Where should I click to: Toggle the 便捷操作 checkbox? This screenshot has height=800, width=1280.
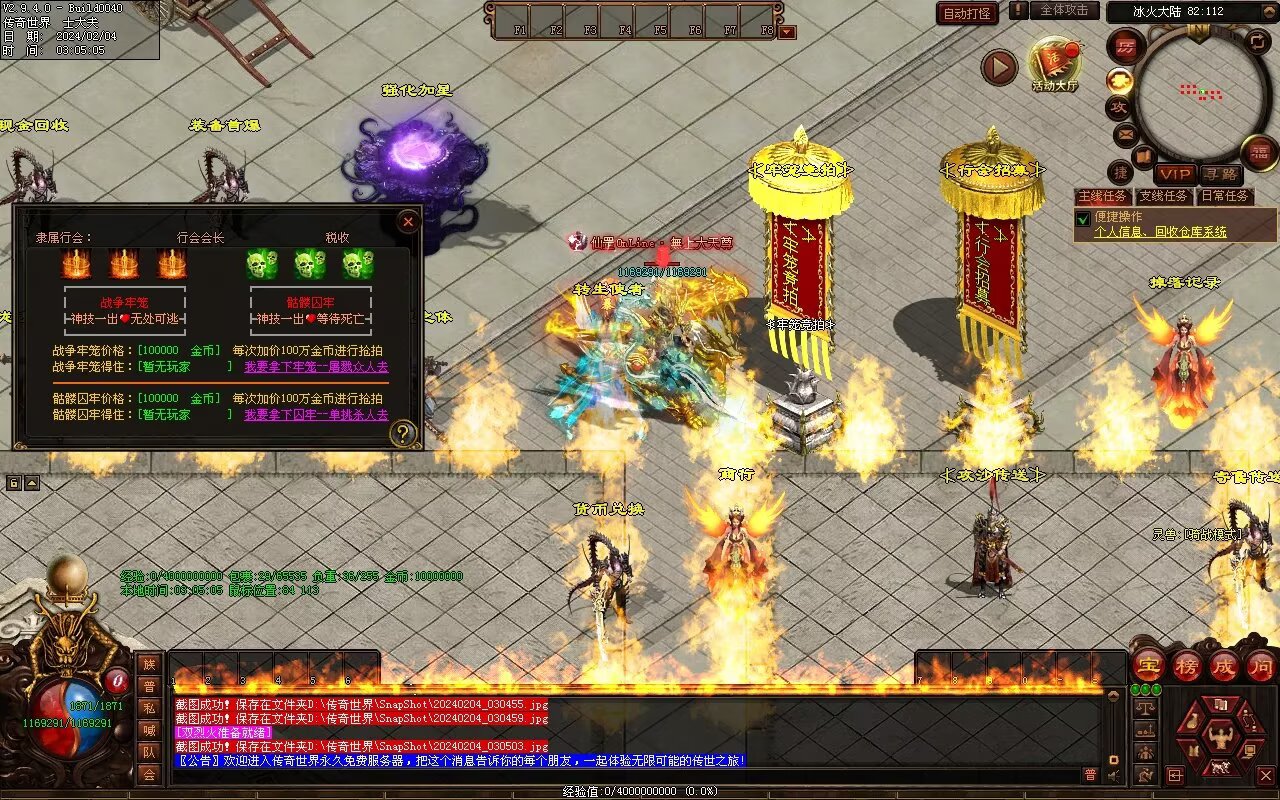pyautogui.click(x=1082, y=218)
